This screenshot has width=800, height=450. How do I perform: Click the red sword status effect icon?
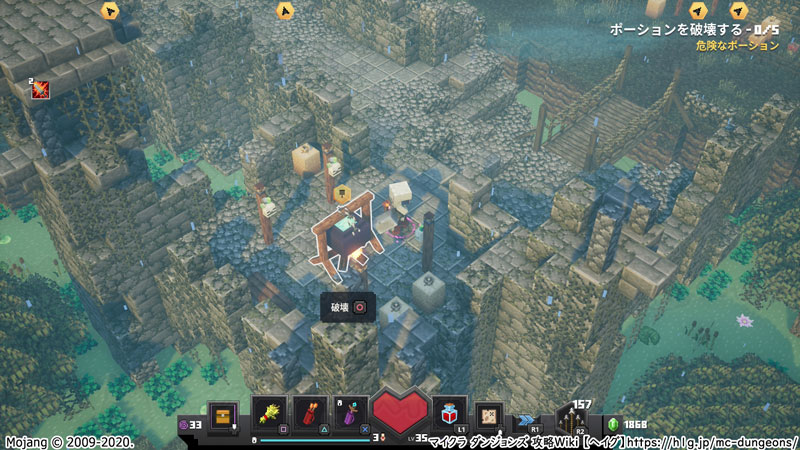tap(40, 89)
